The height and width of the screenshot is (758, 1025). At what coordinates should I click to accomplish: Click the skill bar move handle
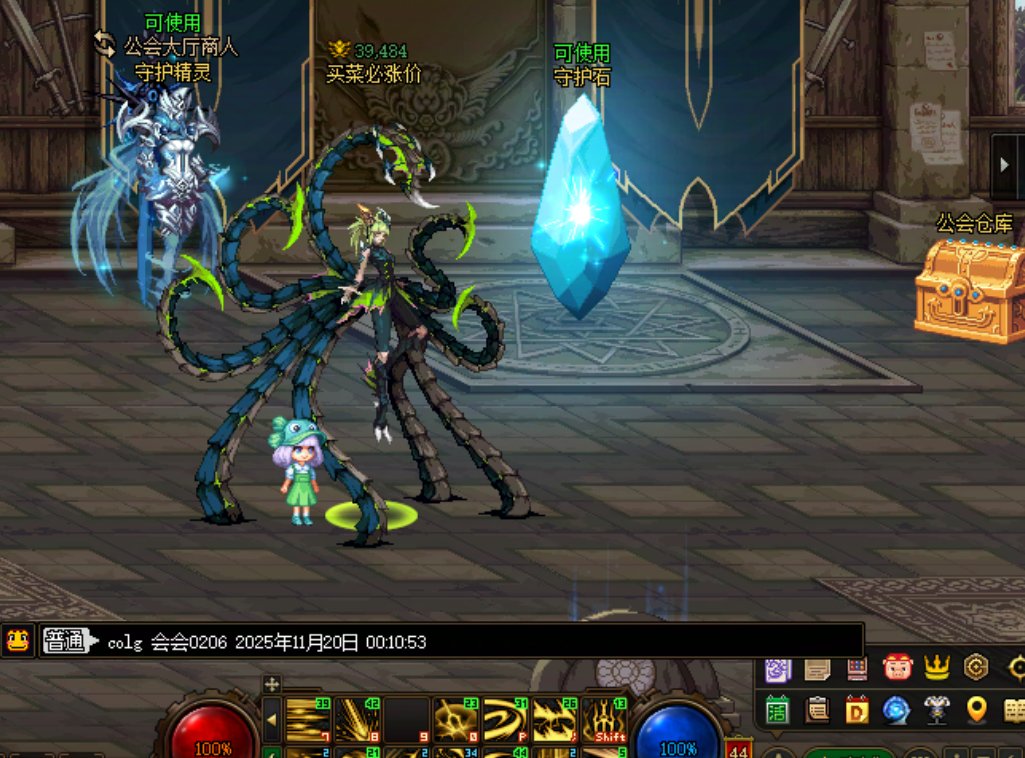271,685
